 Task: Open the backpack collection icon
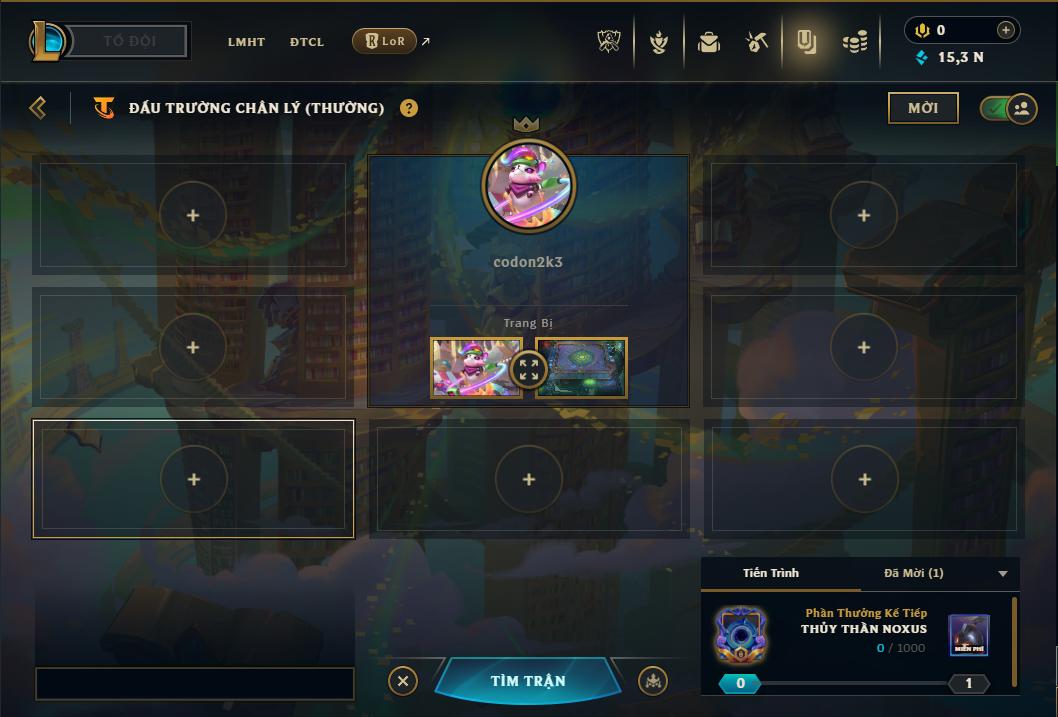(709, 42)
